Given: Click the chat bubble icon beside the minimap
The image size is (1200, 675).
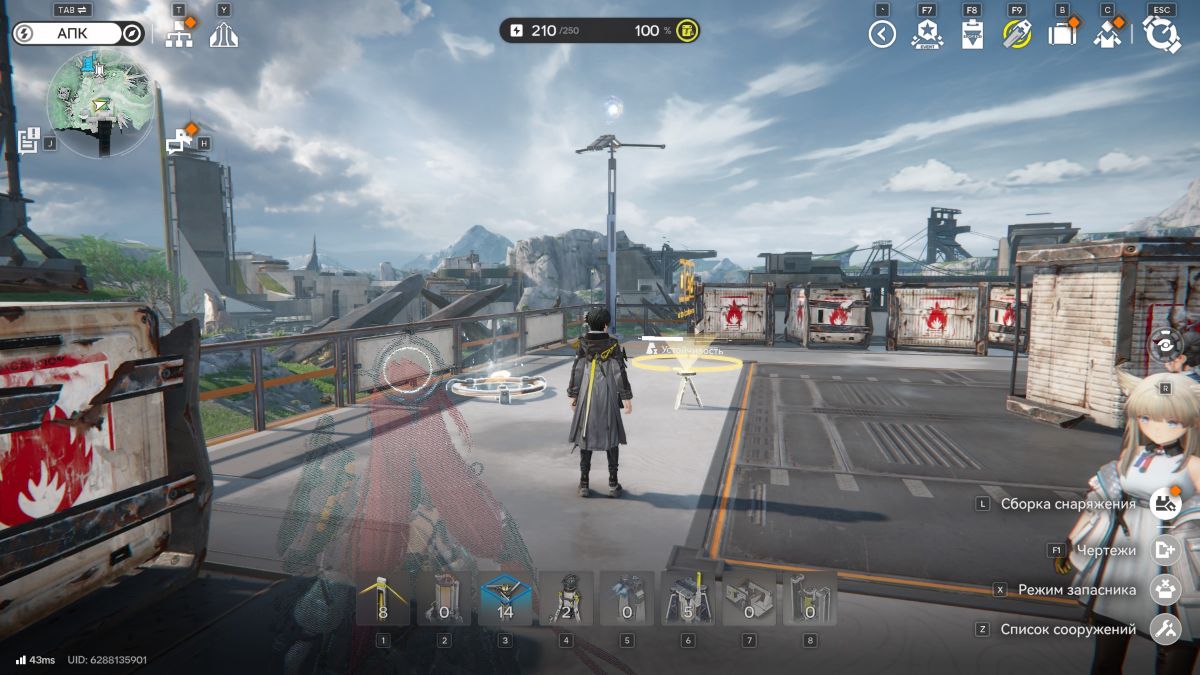Looking at the screenshot, I should click(181, 141).
